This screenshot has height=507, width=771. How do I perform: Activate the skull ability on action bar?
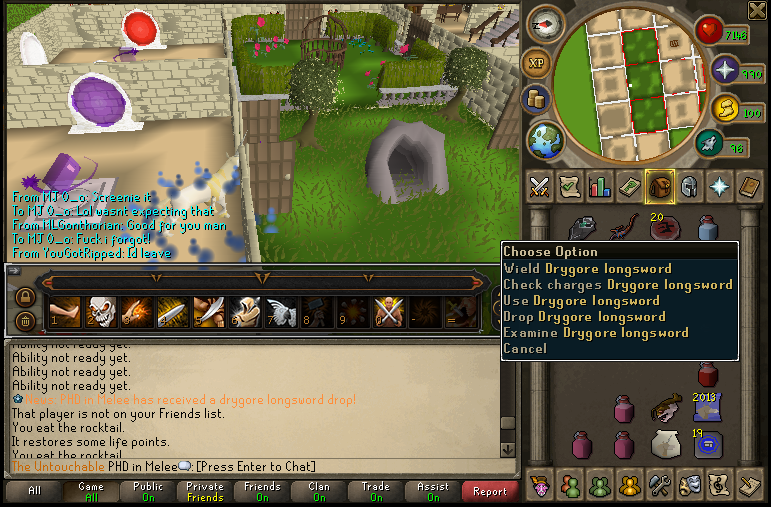tap(101, 313)
